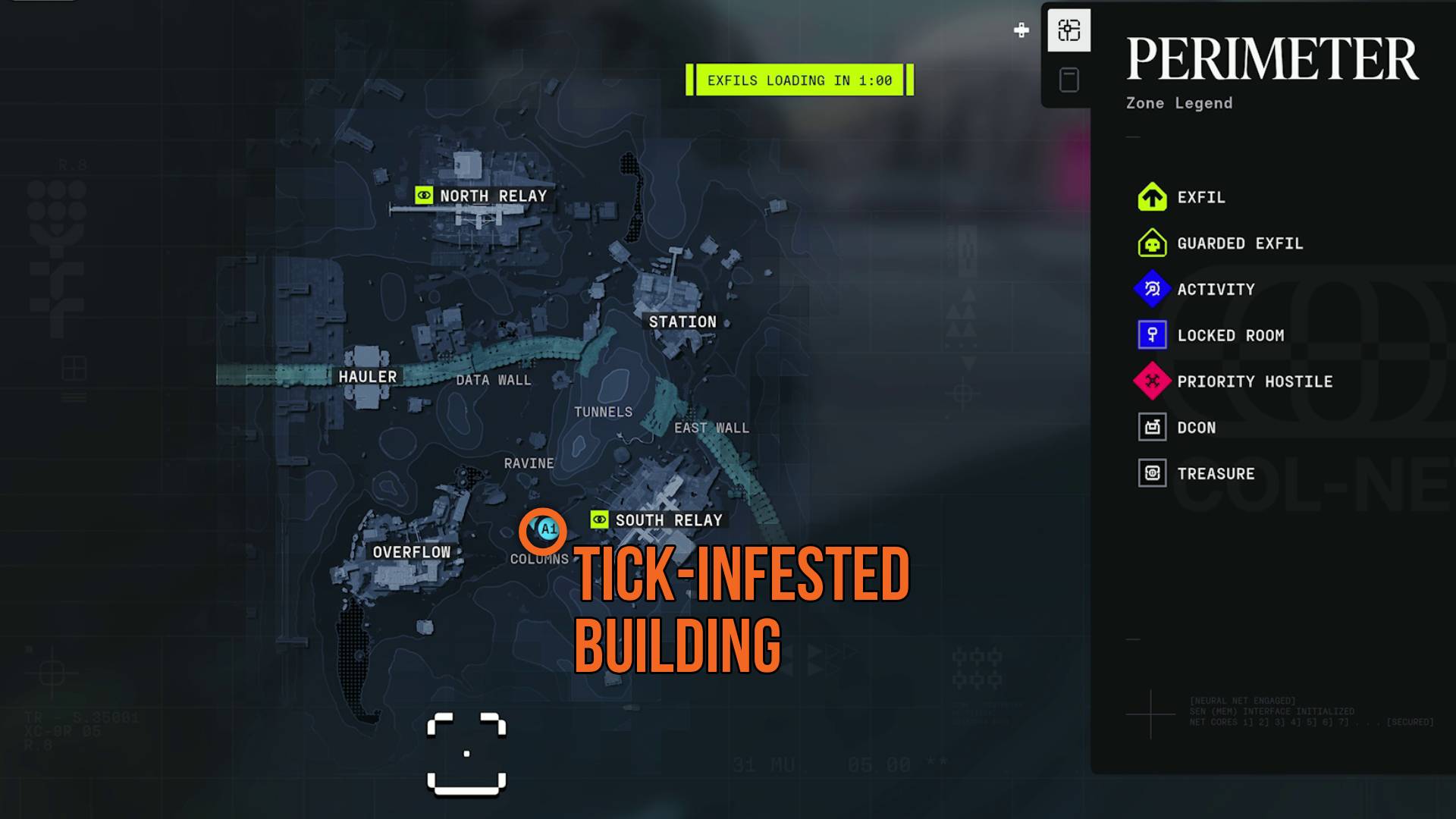Viewport: 1456px width, 819px height.
Task: Expand the Zone Legend section
Action: point(1178,103)
